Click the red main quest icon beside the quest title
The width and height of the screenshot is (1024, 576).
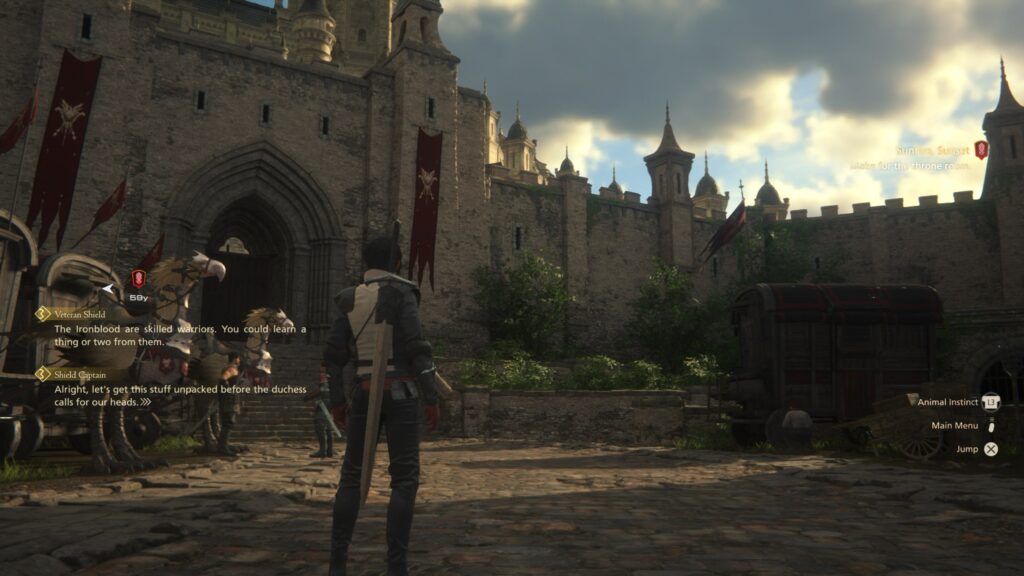pyautogui.click(x=981, y=150)
